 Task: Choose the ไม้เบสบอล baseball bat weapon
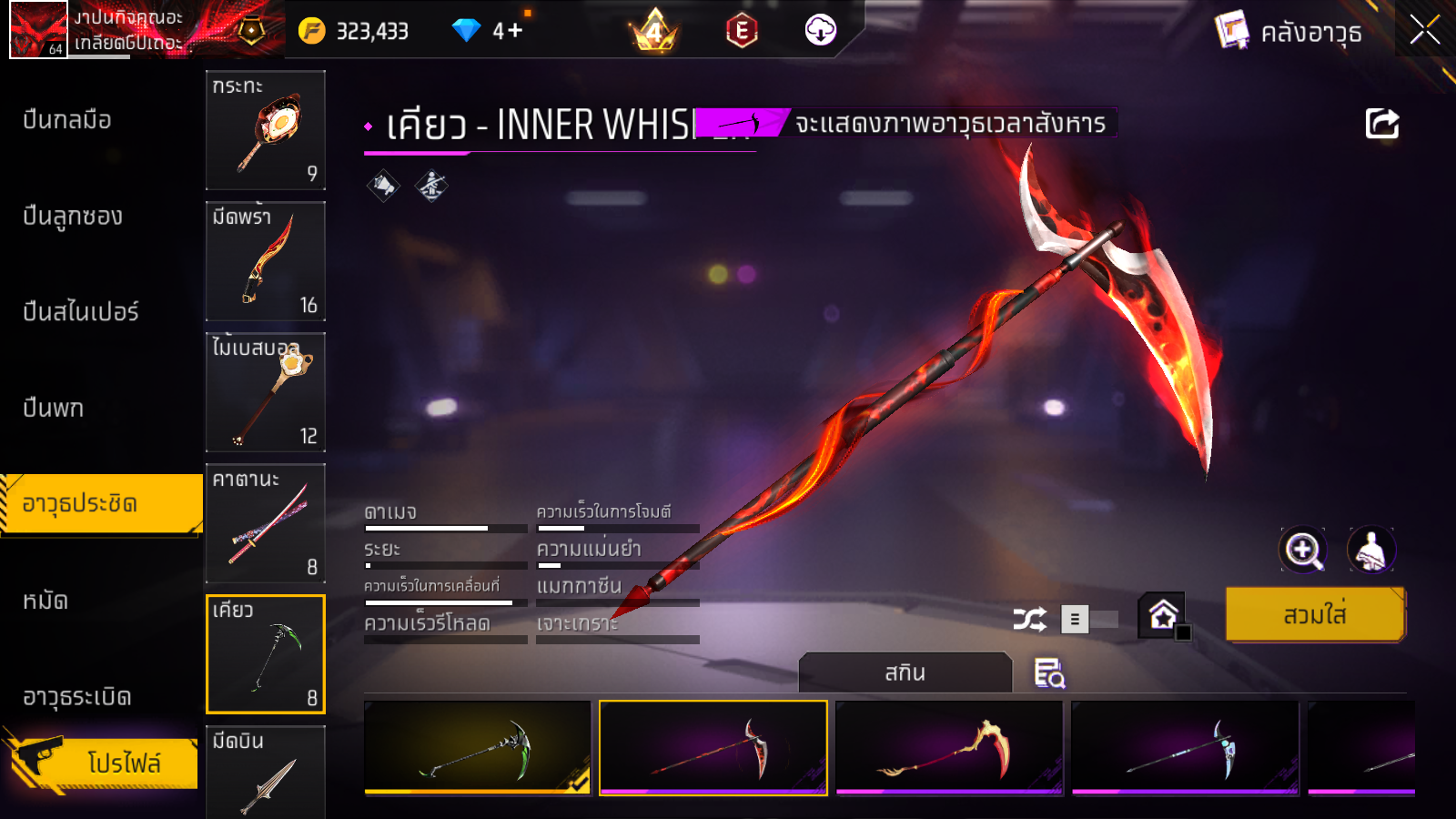coord(266,392)
